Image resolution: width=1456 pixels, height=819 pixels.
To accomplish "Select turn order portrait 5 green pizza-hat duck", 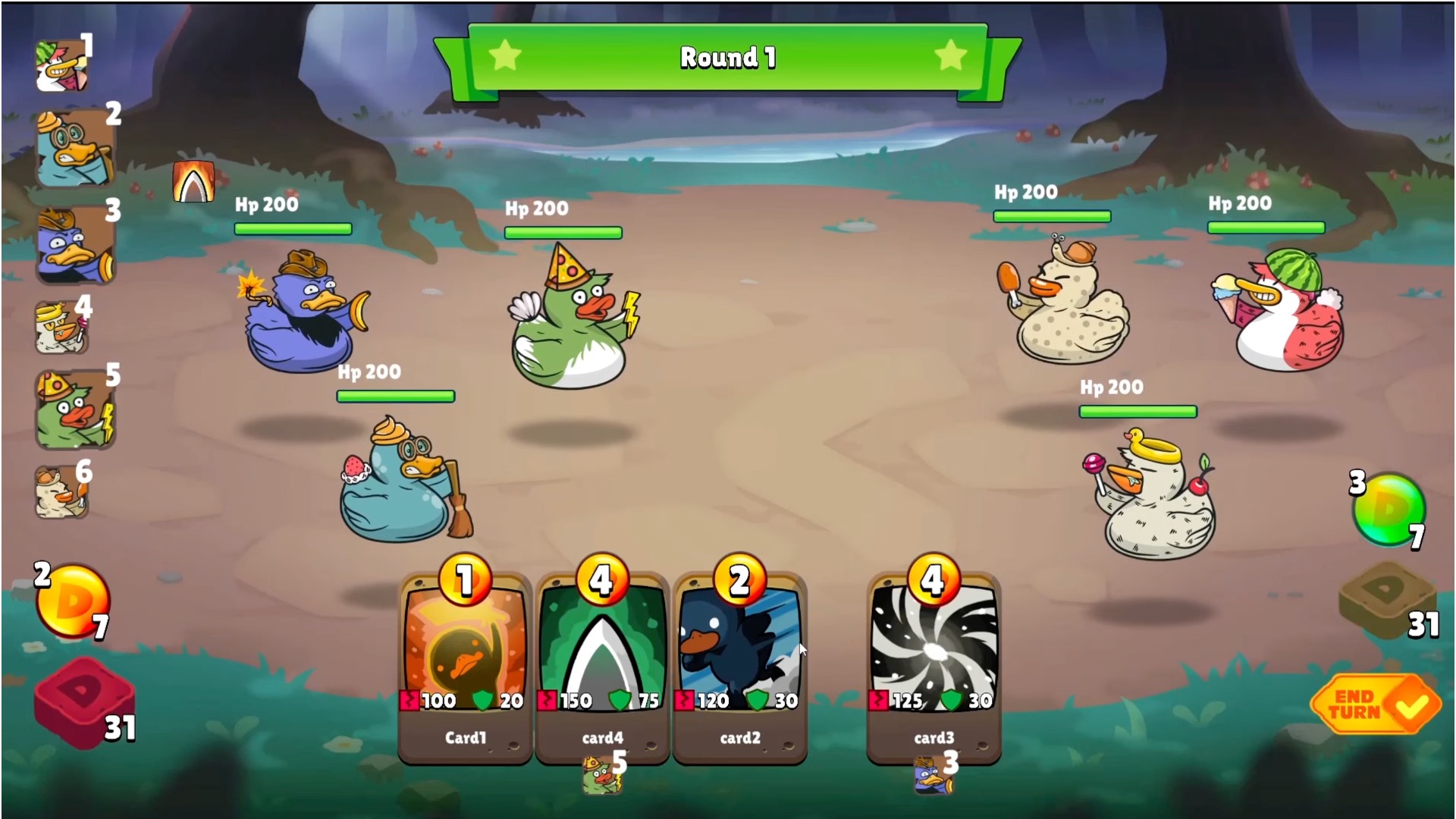I will point(75,409).
